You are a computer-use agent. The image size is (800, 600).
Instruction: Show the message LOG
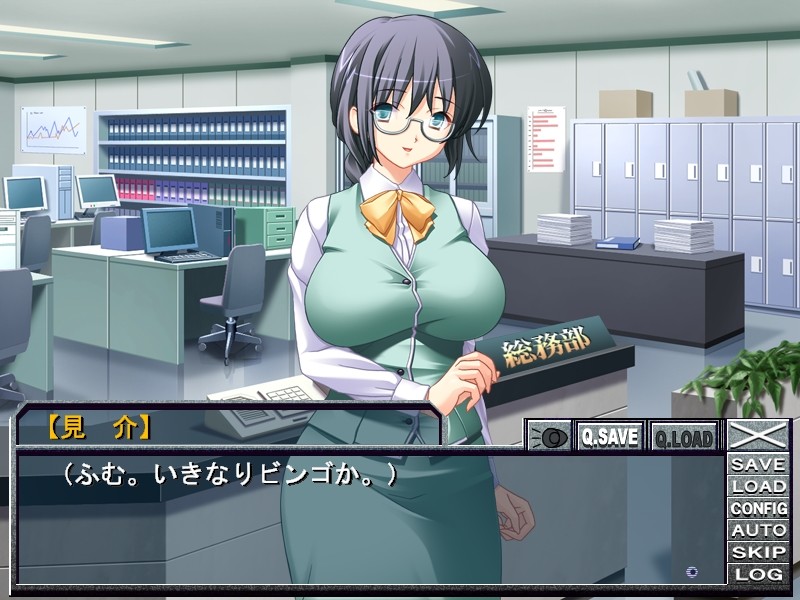(758, 574)
